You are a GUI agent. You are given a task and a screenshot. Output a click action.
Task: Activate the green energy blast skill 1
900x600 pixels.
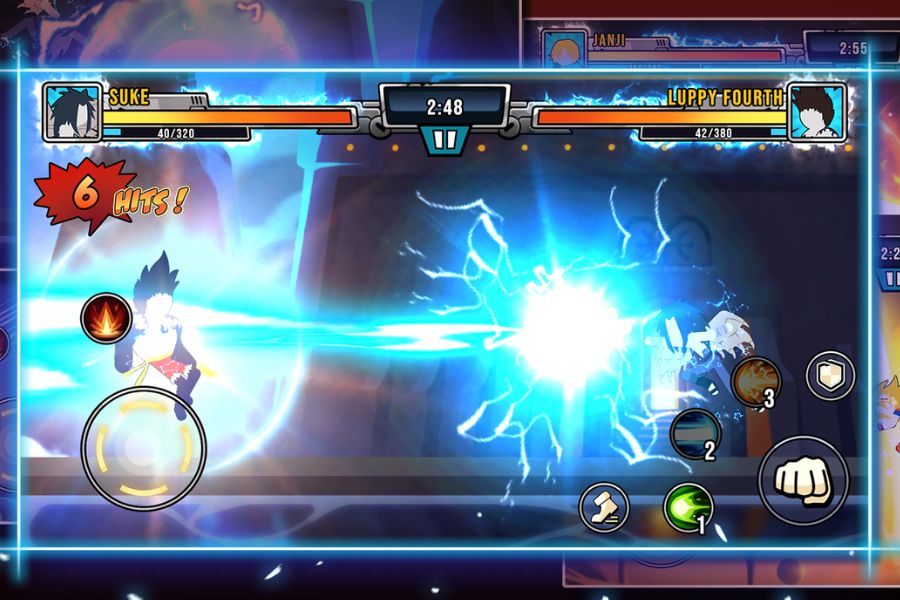688,506
